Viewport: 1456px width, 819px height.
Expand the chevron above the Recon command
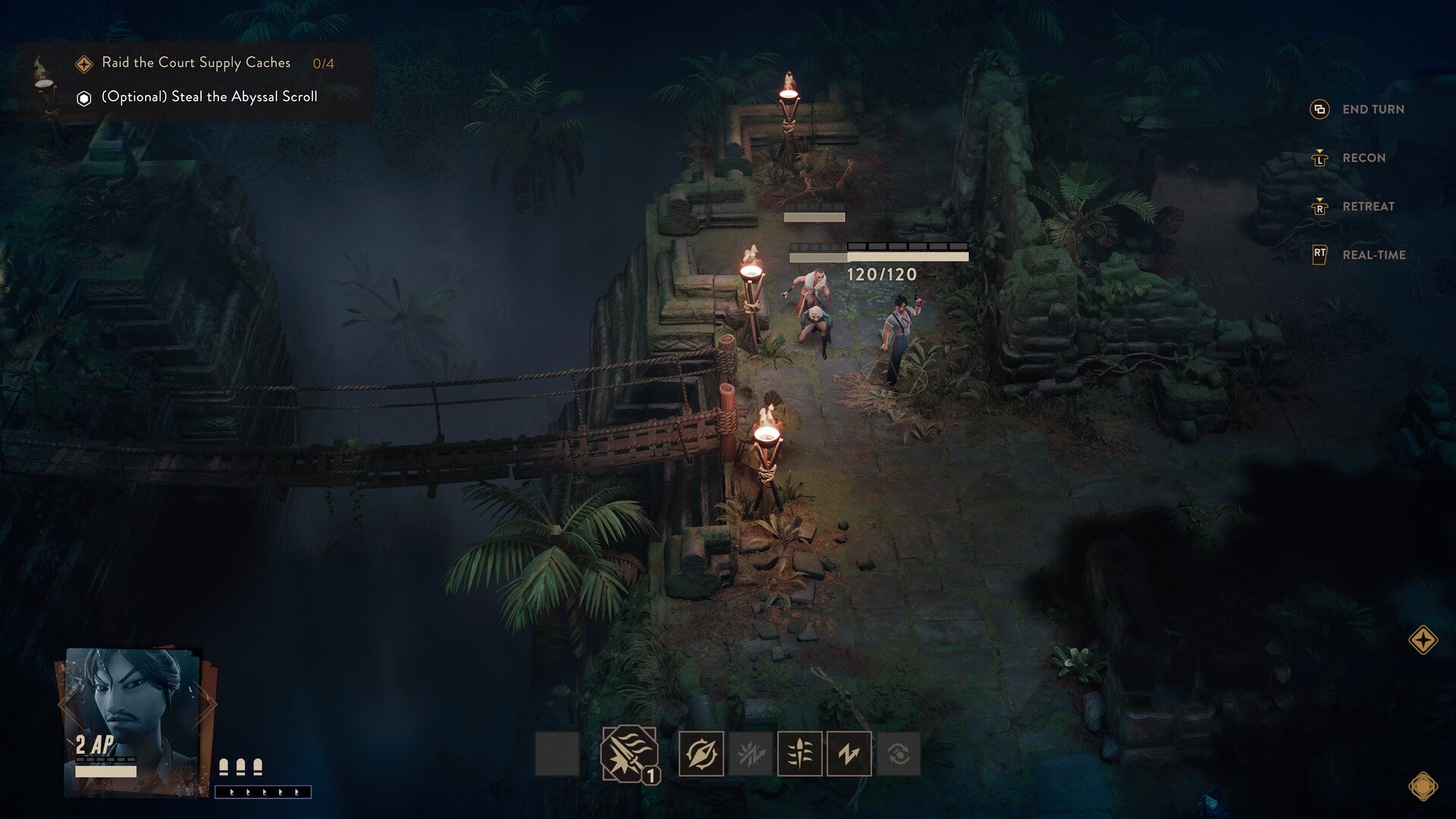pos(1319,150)
